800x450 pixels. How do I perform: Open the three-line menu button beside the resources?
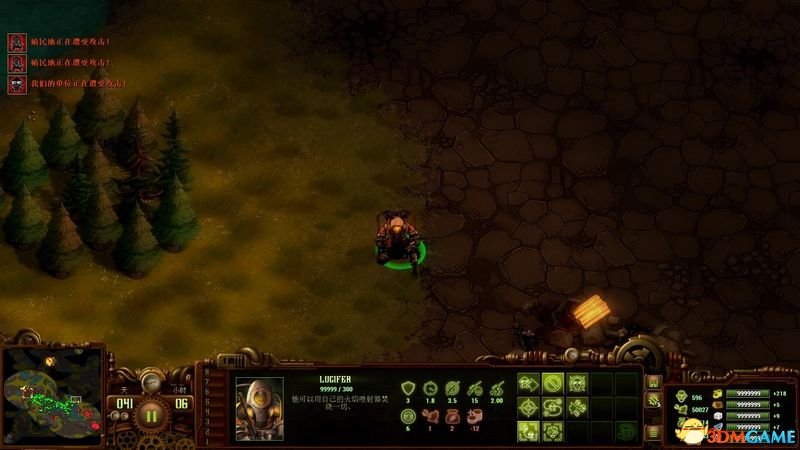652,432
